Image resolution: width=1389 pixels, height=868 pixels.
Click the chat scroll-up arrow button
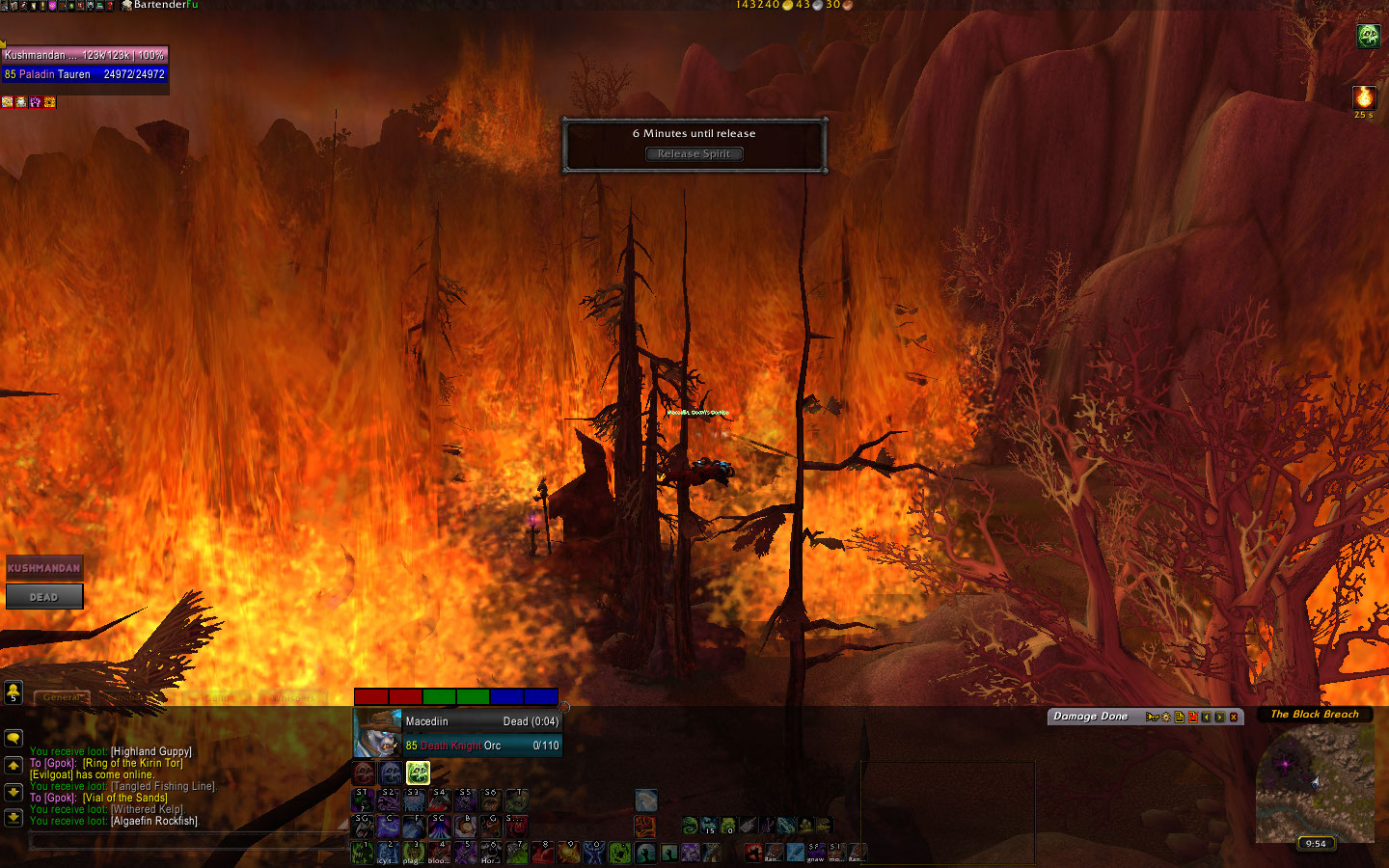[14, 765]
